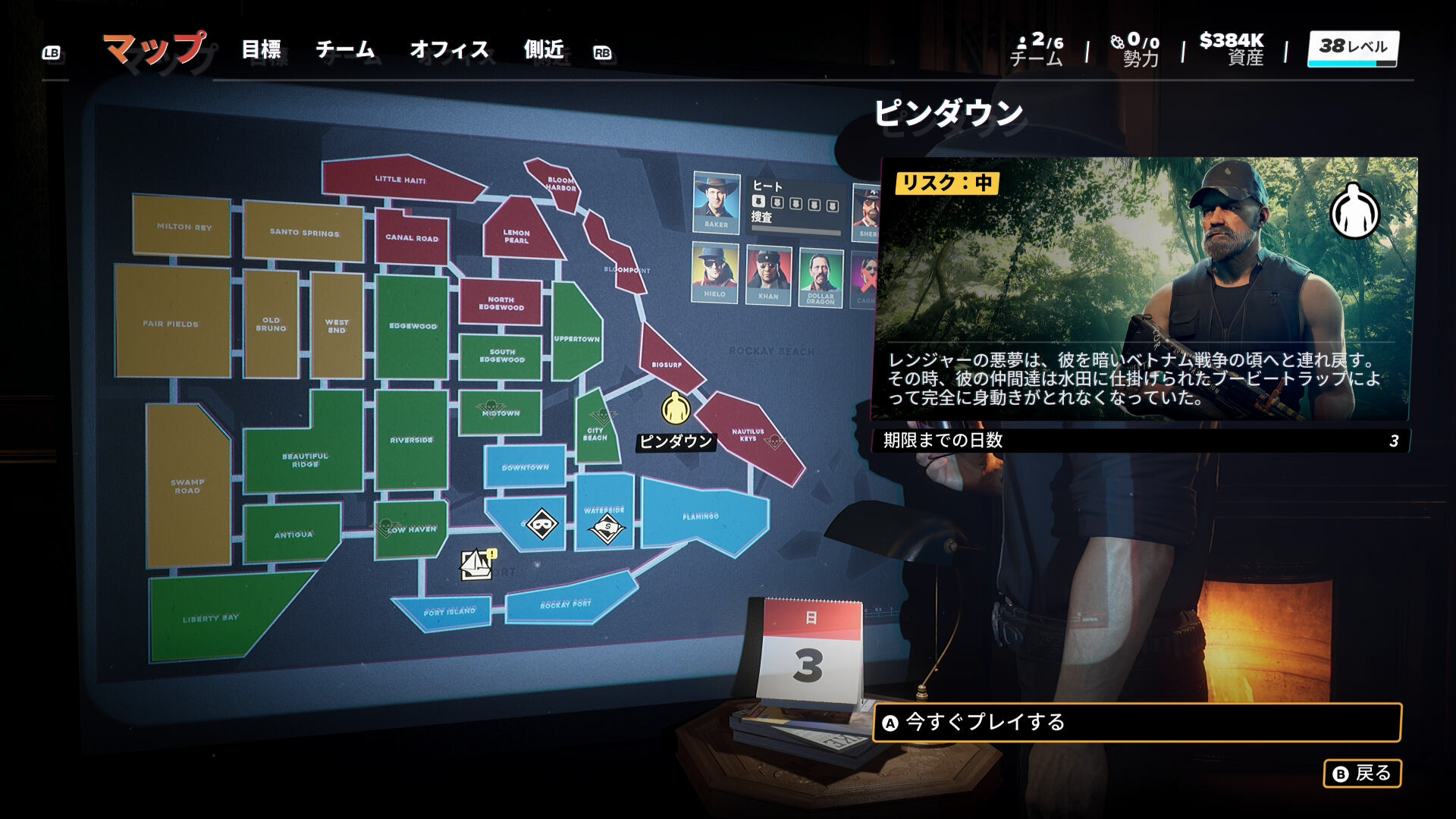Select the yellow ピンダウン mission marker
1456x819 pixels.
675,409
